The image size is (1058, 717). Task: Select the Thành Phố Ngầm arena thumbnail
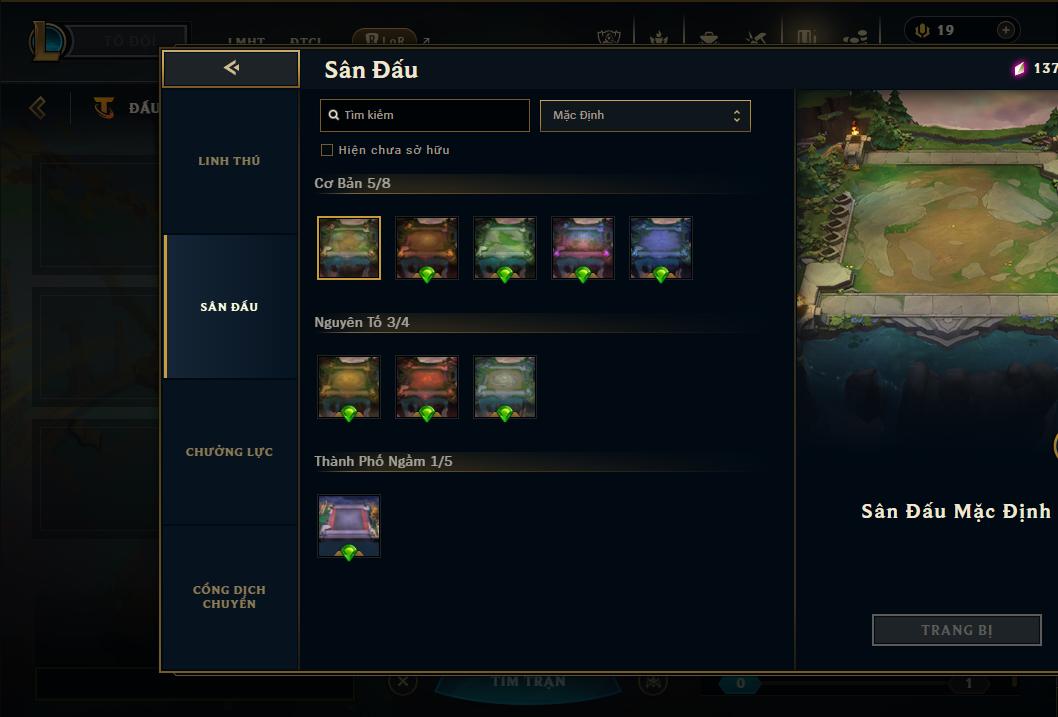click(349, 525)
